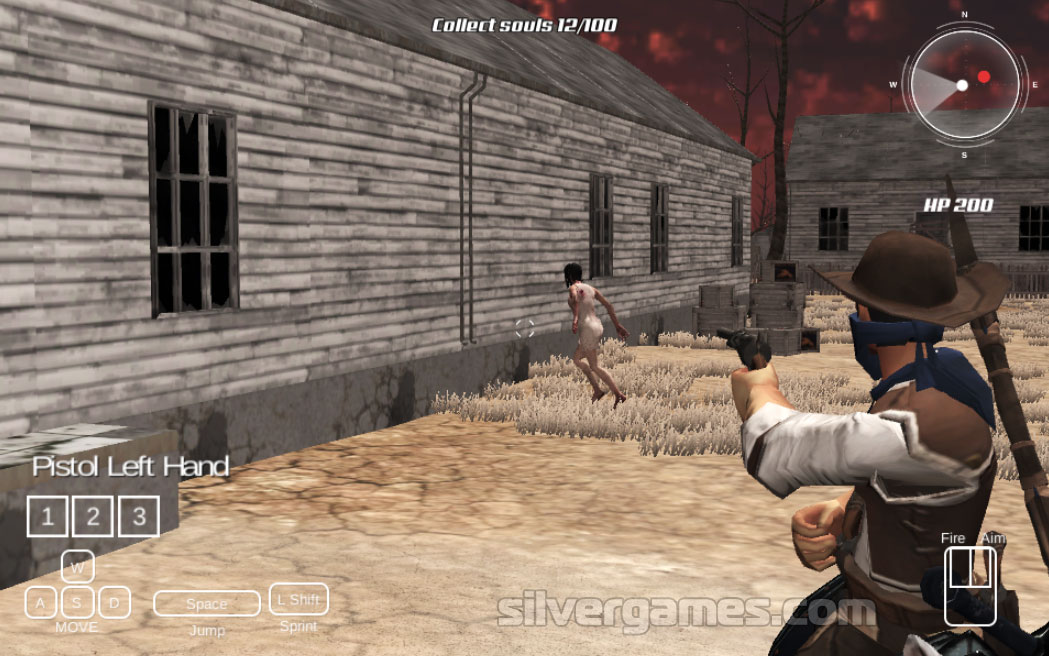Choose weapon slot 3
The width and height of the screenshot is (1049, 656).
[139, 516]
